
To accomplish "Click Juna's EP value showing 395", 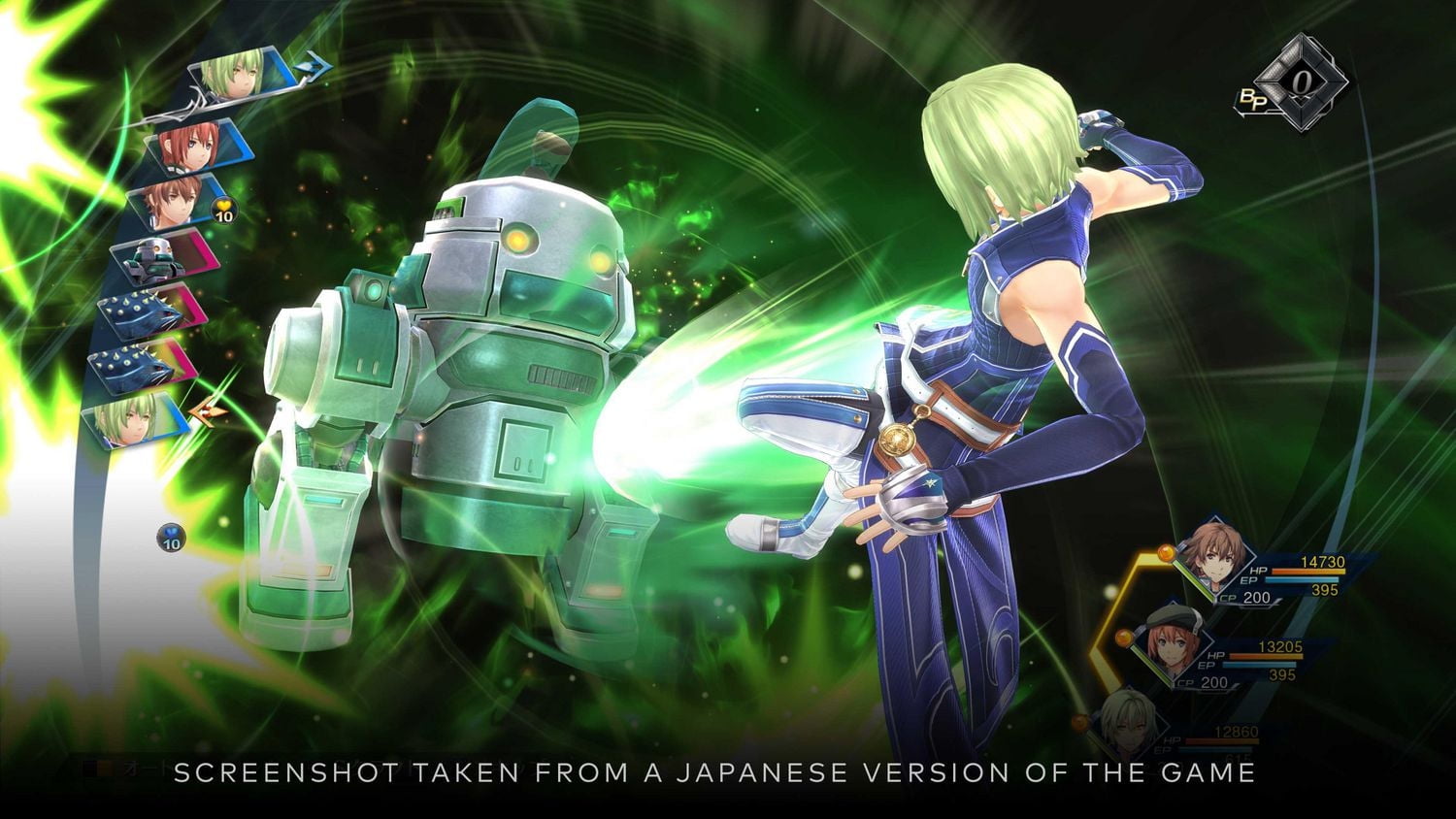I will [1282, 674].
